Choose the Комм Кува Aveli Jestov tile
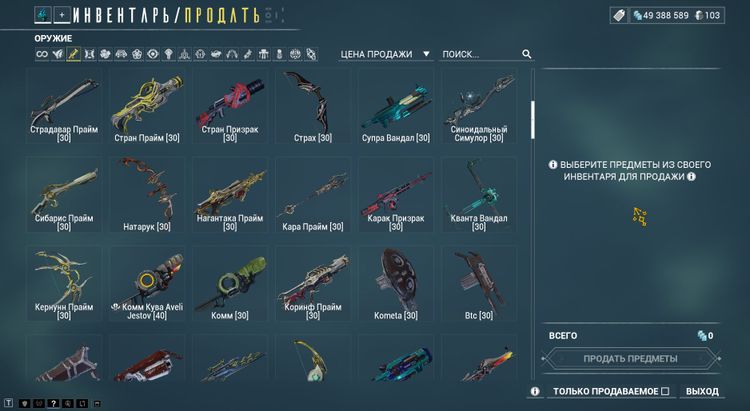This screenshot has height=411, width=750. [x=147, y=283]
